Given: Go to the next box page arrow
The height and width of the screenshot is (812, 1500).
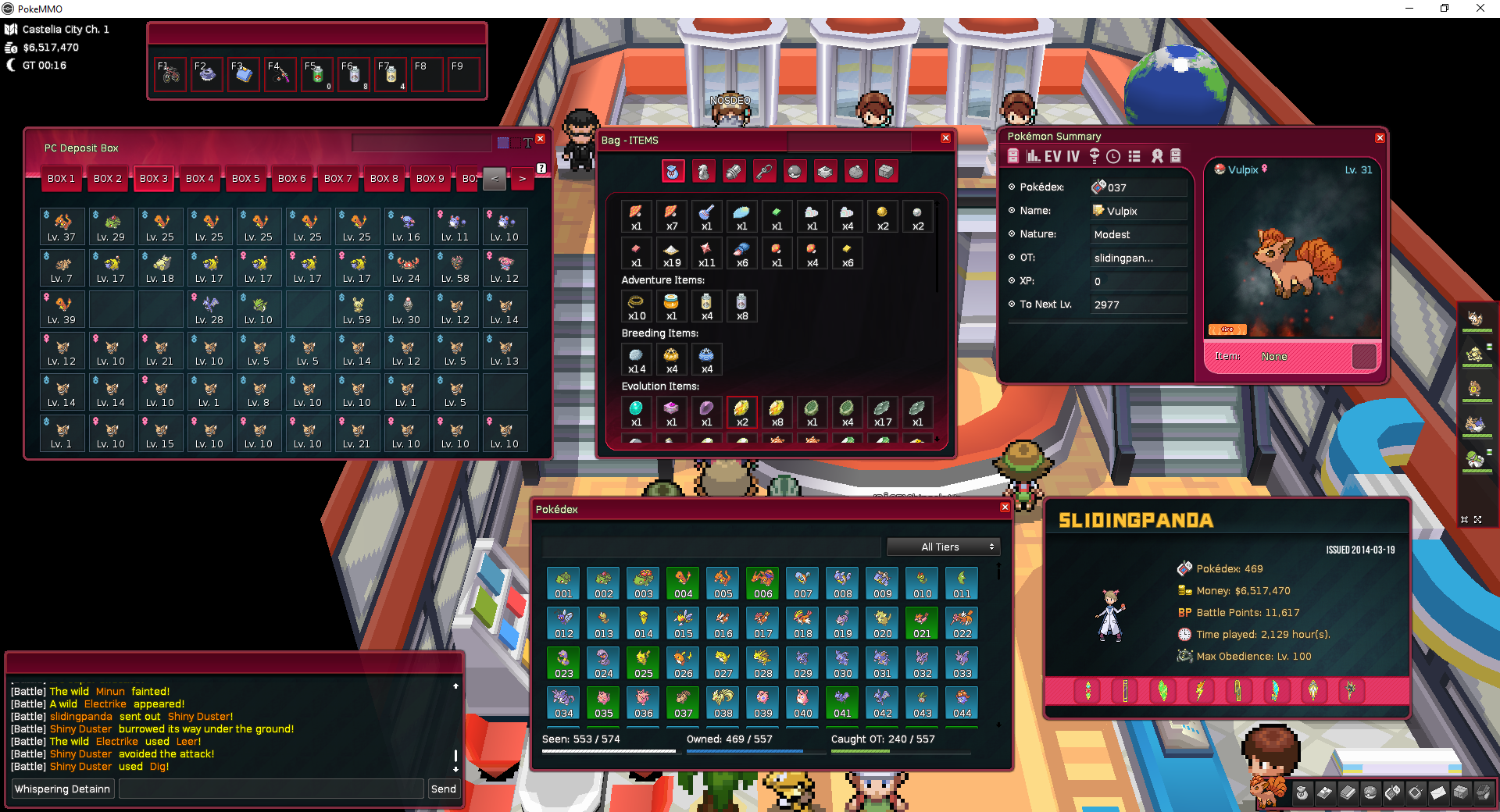Looking at the screenshot, I should tap(522, 179).
